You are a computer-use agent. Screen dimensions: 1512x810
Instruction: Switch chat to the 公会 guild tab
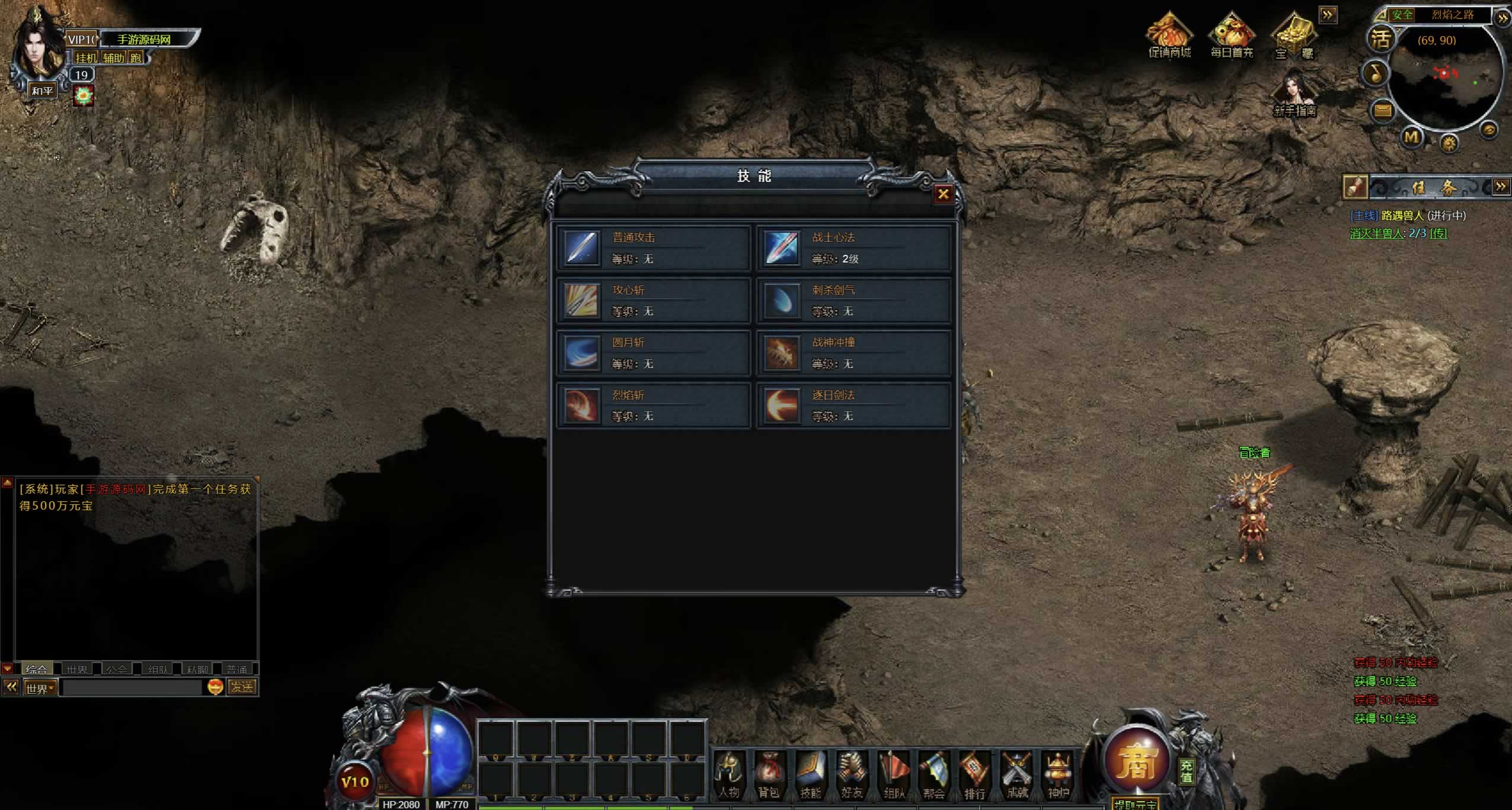pyautogui.click(x=116, y=669)
